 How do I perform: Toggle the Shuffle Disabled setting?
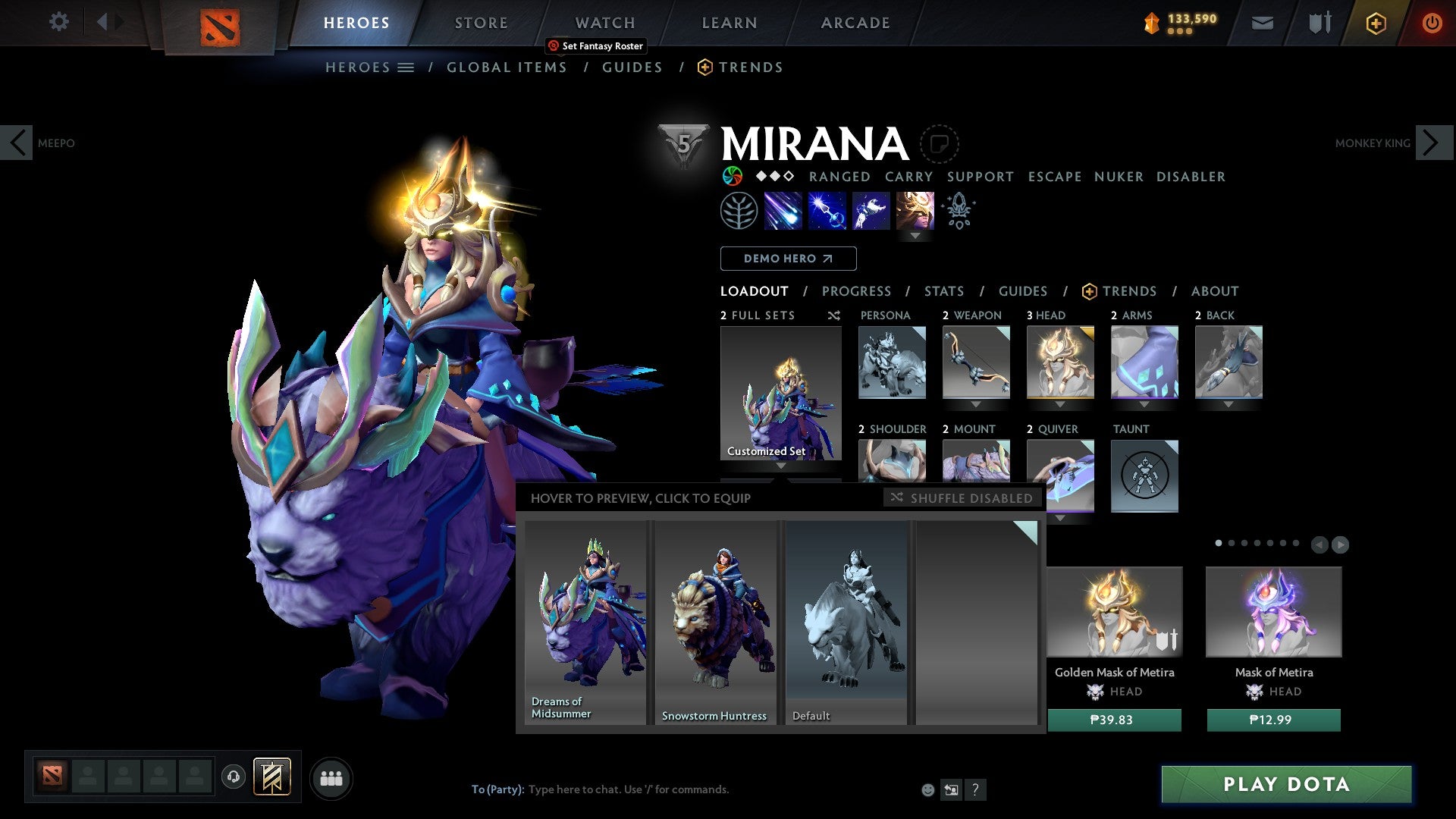coord(961,498)
